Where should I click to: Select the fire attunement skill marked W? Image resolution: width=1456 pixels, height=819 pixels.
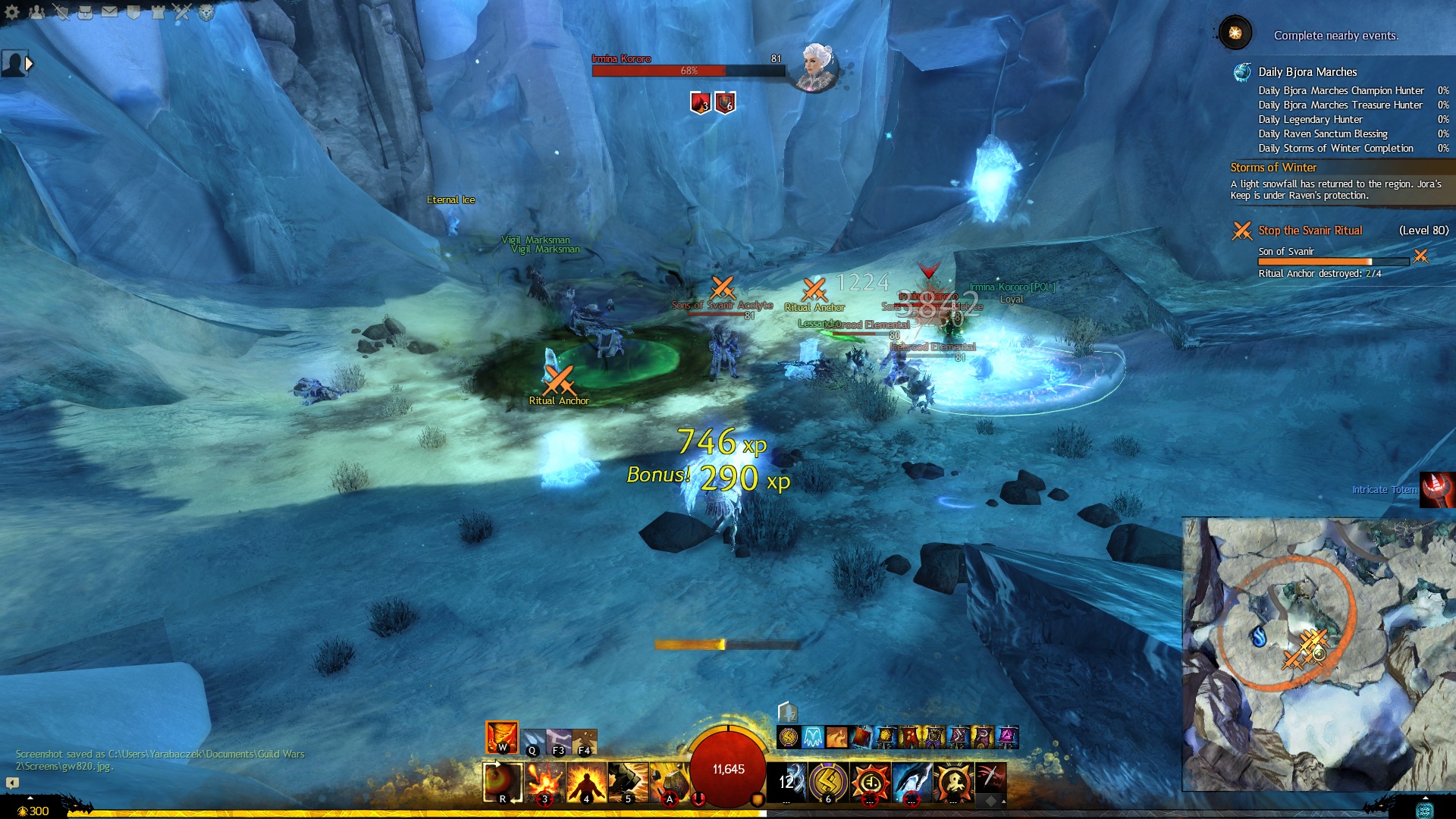coord(501,736)
